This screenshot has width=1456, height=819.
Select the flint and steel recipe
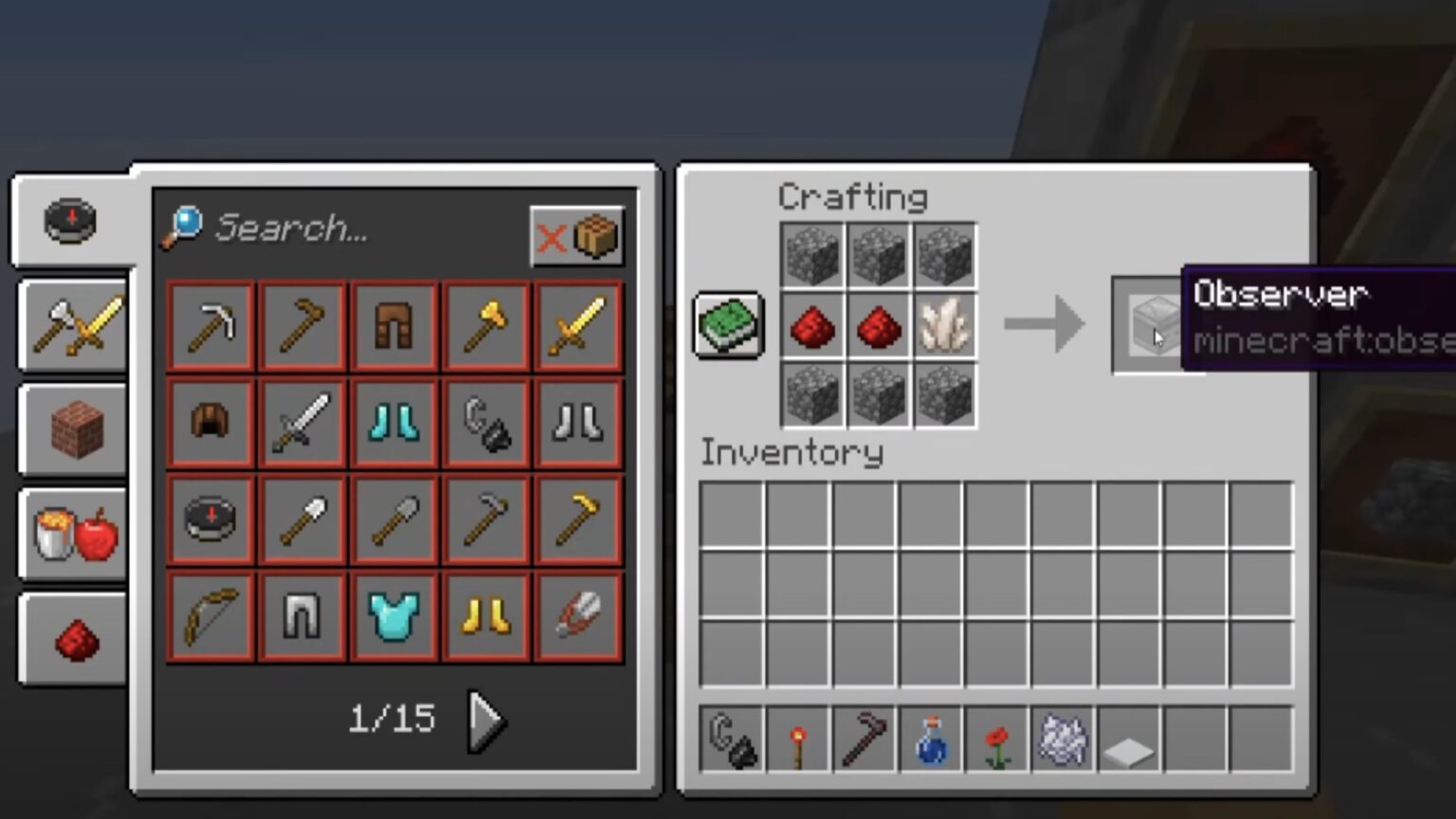(x=486, y=423)
